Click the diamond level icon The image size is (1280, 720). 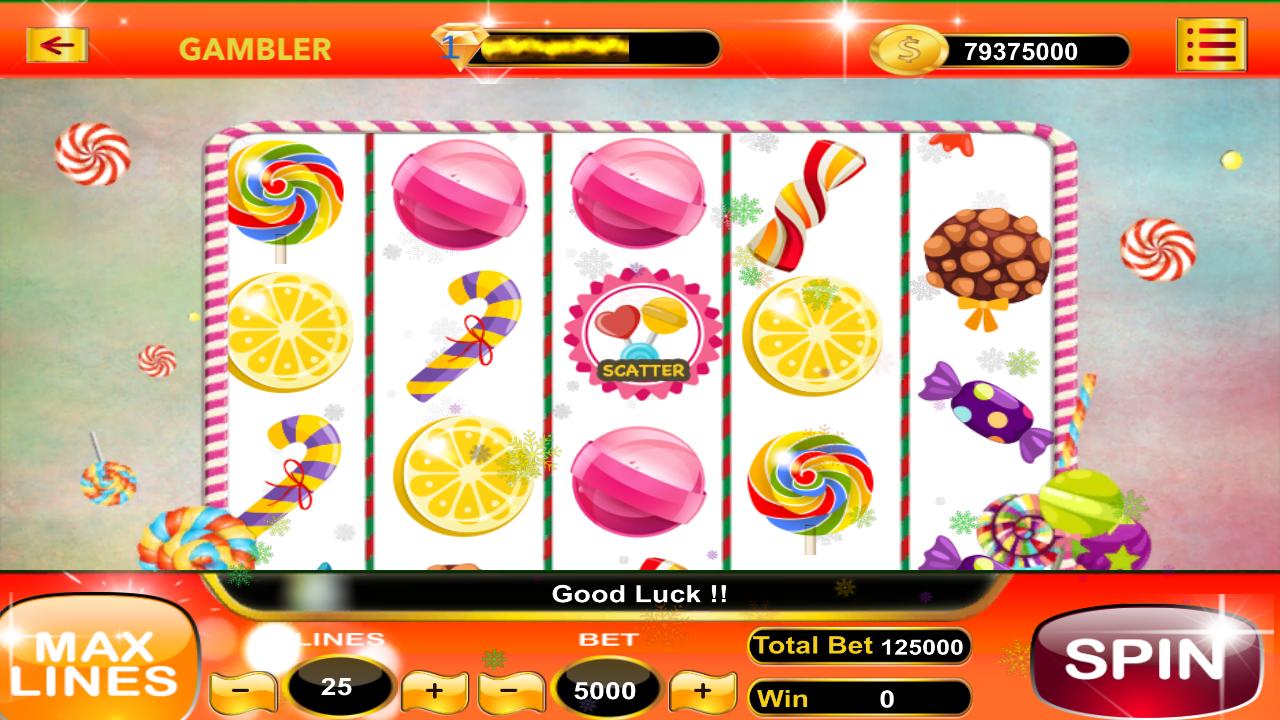coord(456,46)
